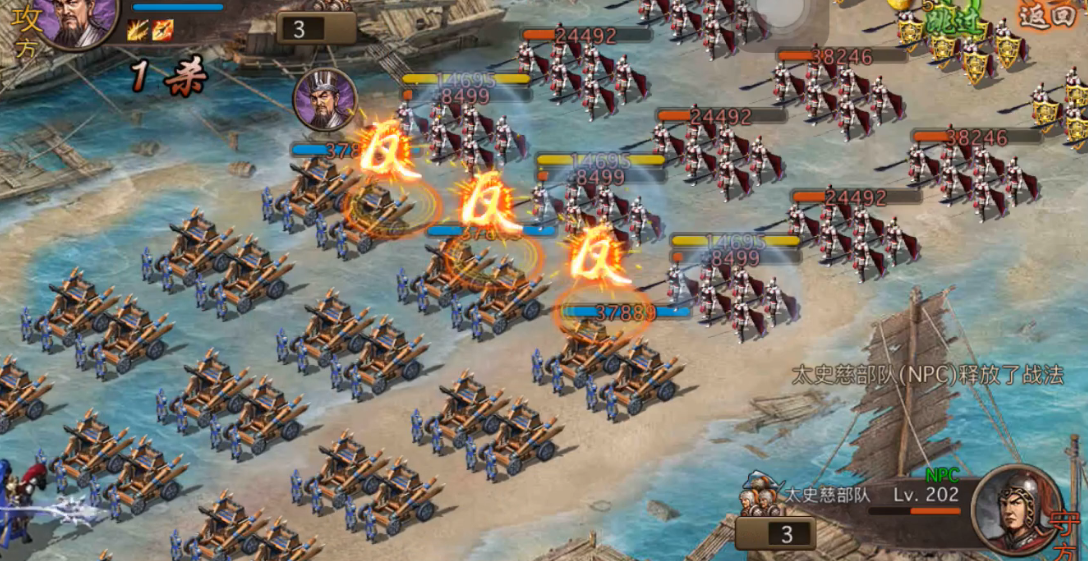
Task: Activate the flaming arrow skill icon
Action: (162, 30)
